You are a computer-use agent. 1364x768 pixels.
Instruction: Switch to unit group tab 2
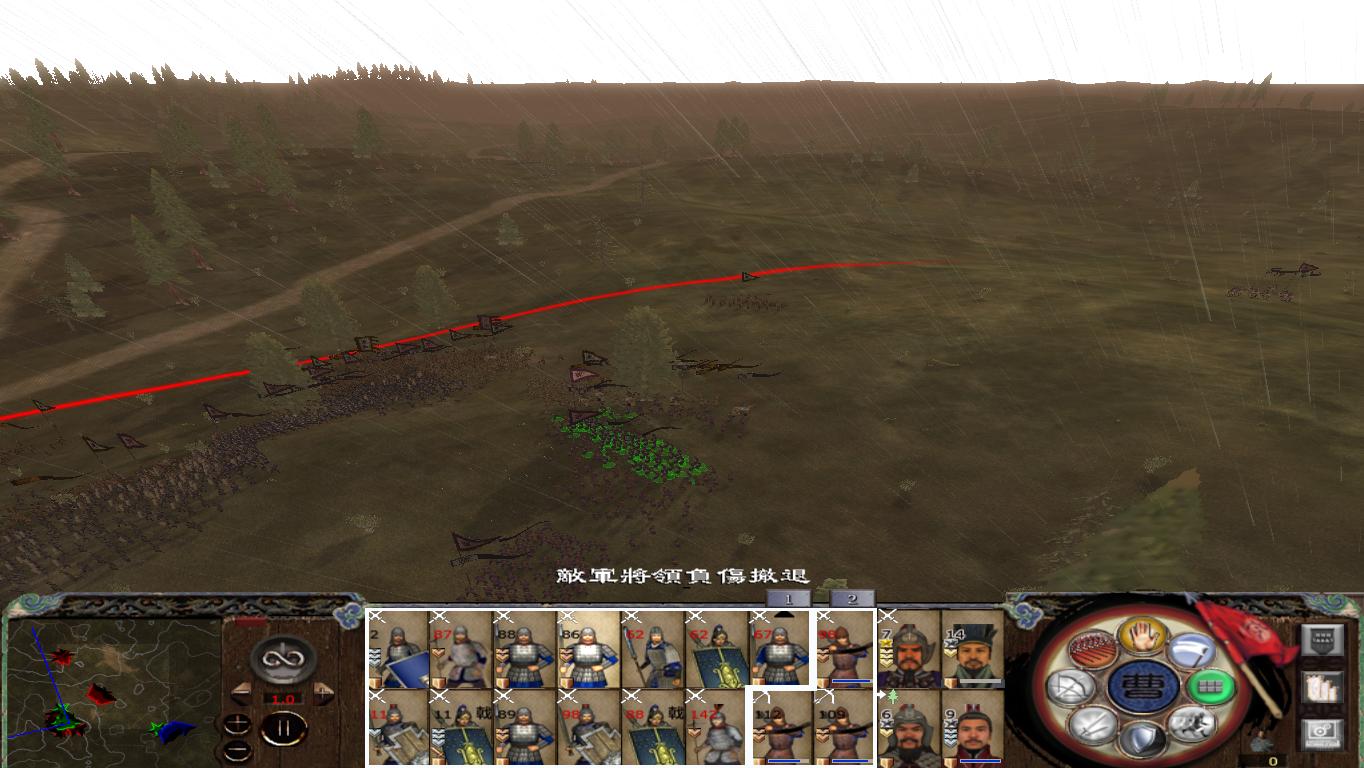click(852, 597)
